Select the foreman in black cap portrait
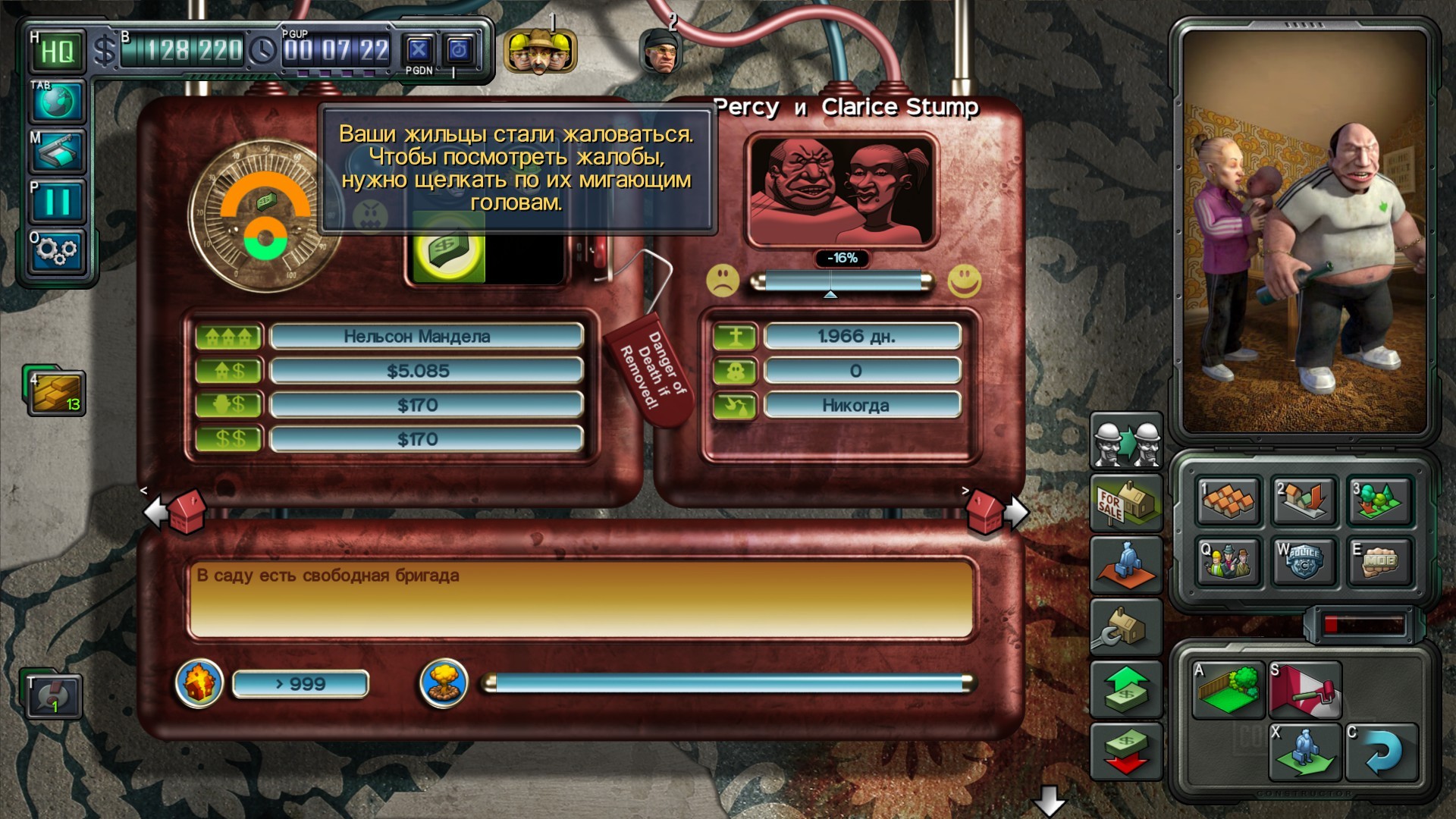1456x819 pixels. [x=660, y=52]
